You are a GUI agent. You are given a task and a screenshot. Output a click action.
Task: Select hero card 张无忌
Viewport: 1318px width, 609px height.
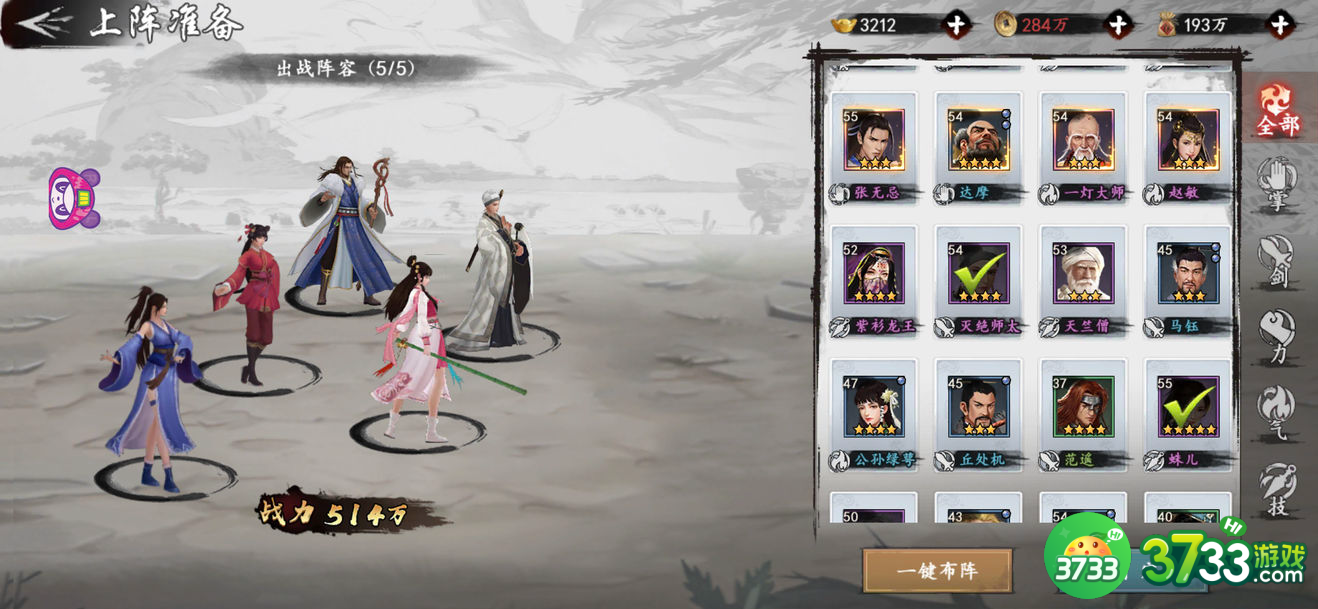874,140
